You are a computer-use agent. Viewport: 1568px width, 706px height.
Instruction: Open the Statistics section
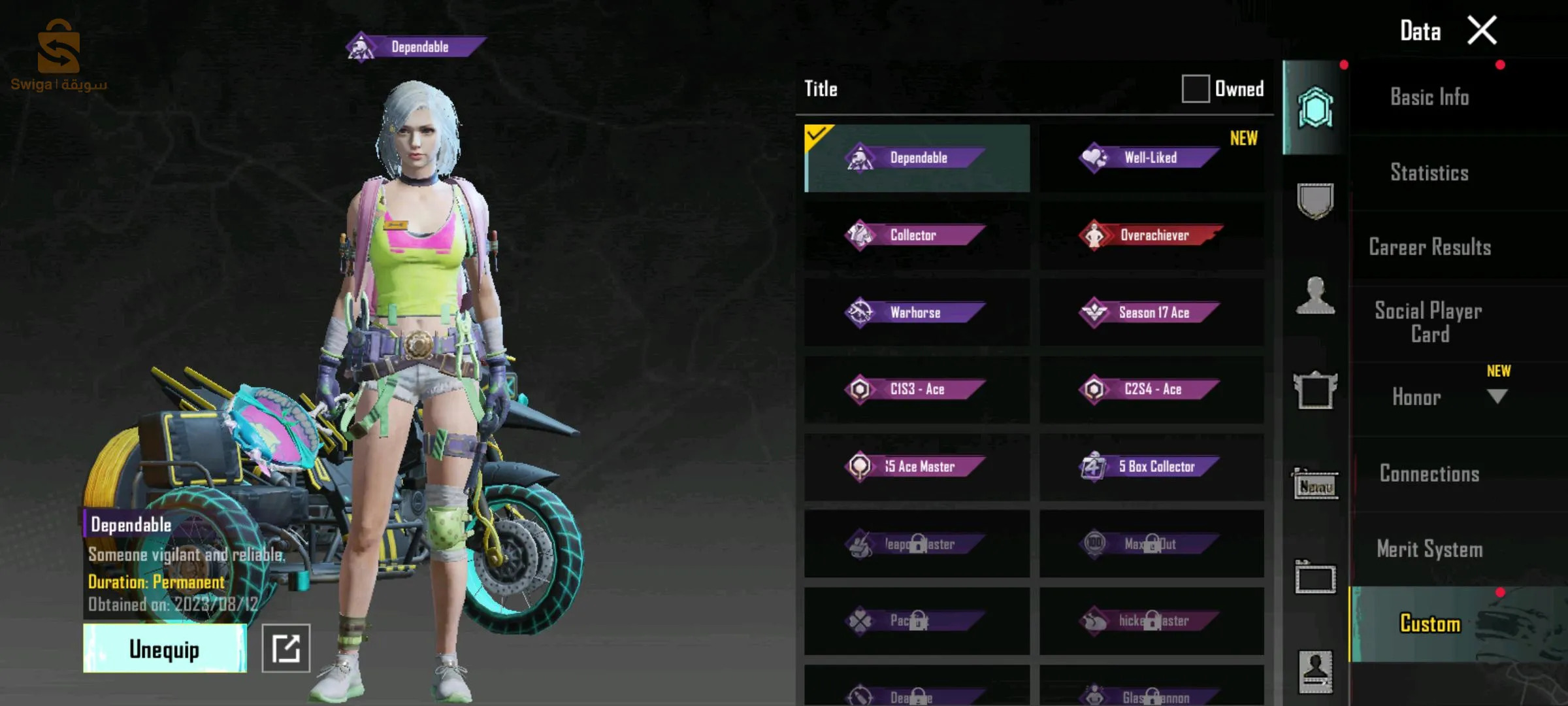point(1429,173)
